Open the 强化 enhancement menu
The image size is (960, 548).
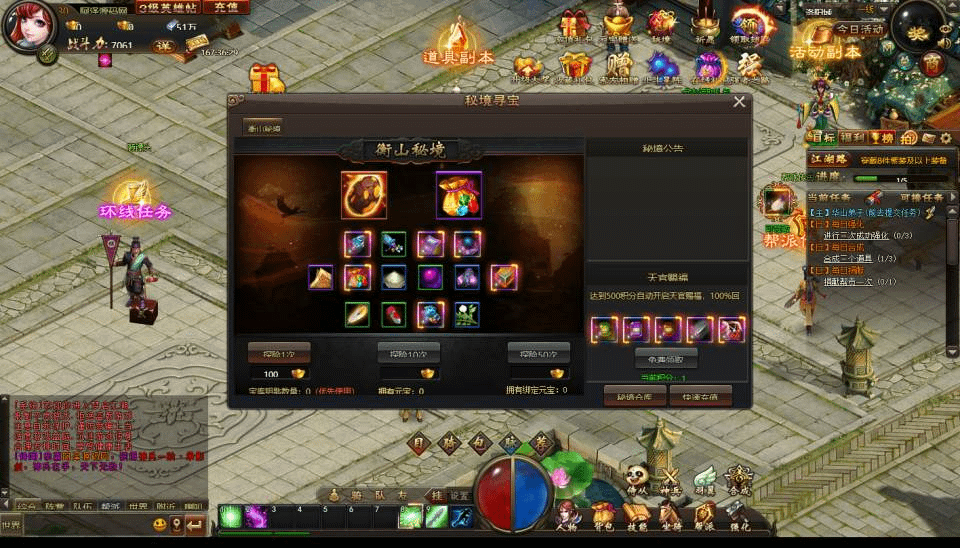[739, 512]
